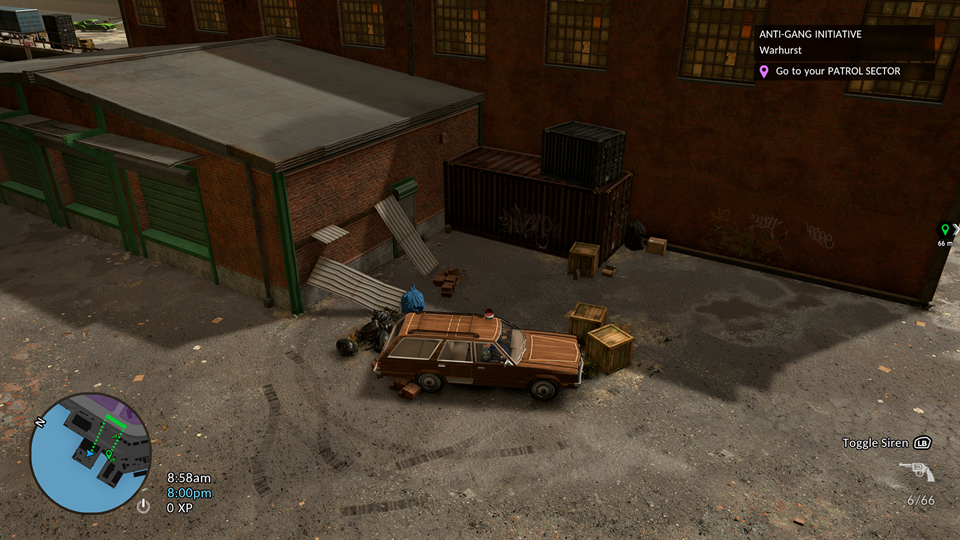The image size is (960, 540).
Task: Select the green waypoint marker showing 66 m
Action: 945,230
